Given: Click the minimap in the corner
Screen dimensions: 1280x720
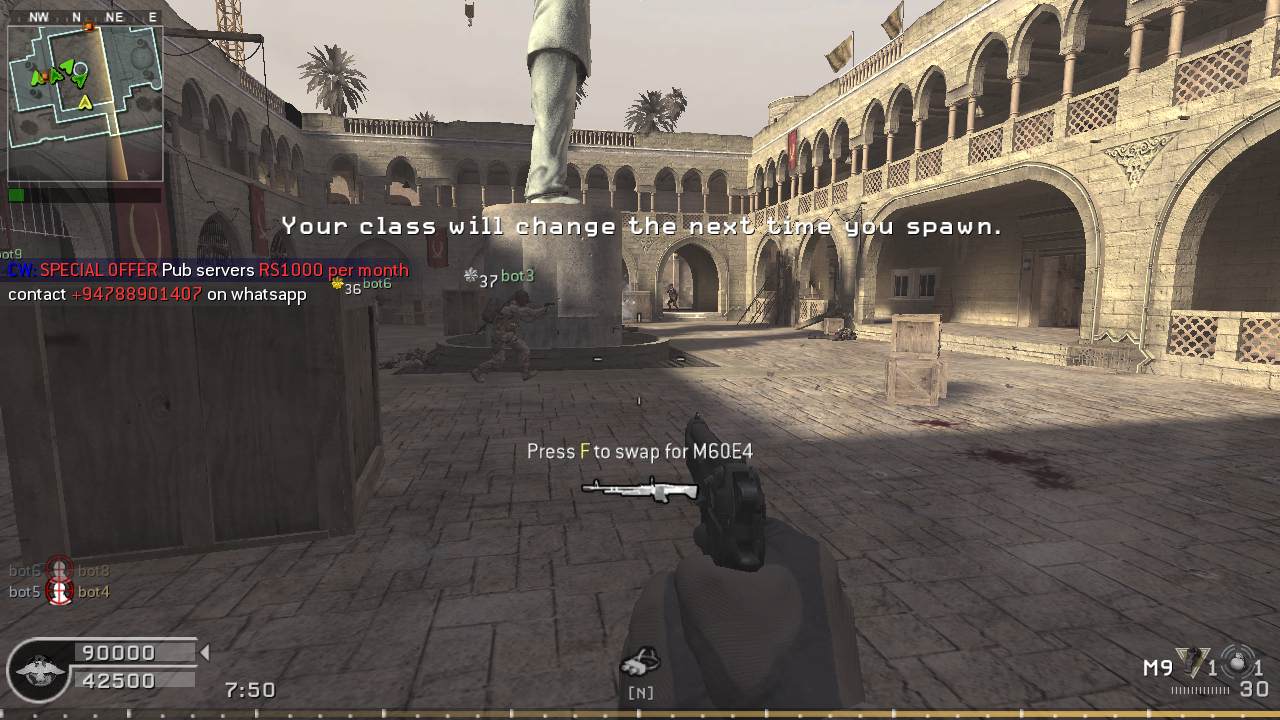Looking at the screenshot, I should [x=85, y=102].
